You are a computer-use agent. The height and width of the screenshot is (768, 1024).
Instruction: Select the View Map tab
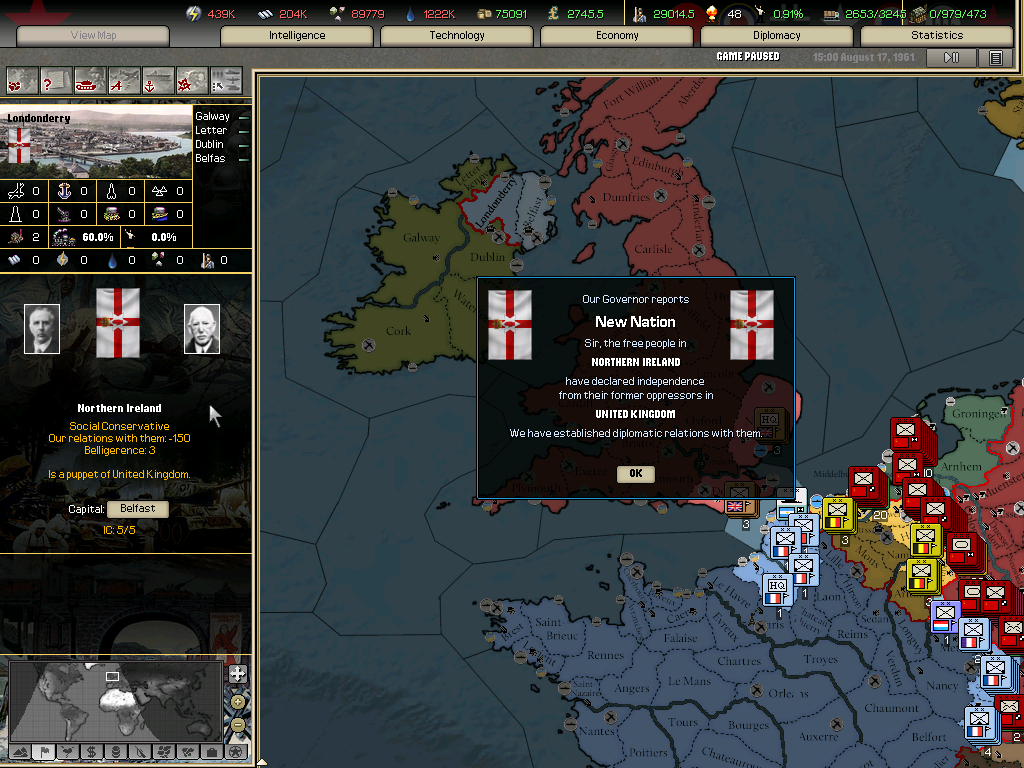click(x=93, y=35)
